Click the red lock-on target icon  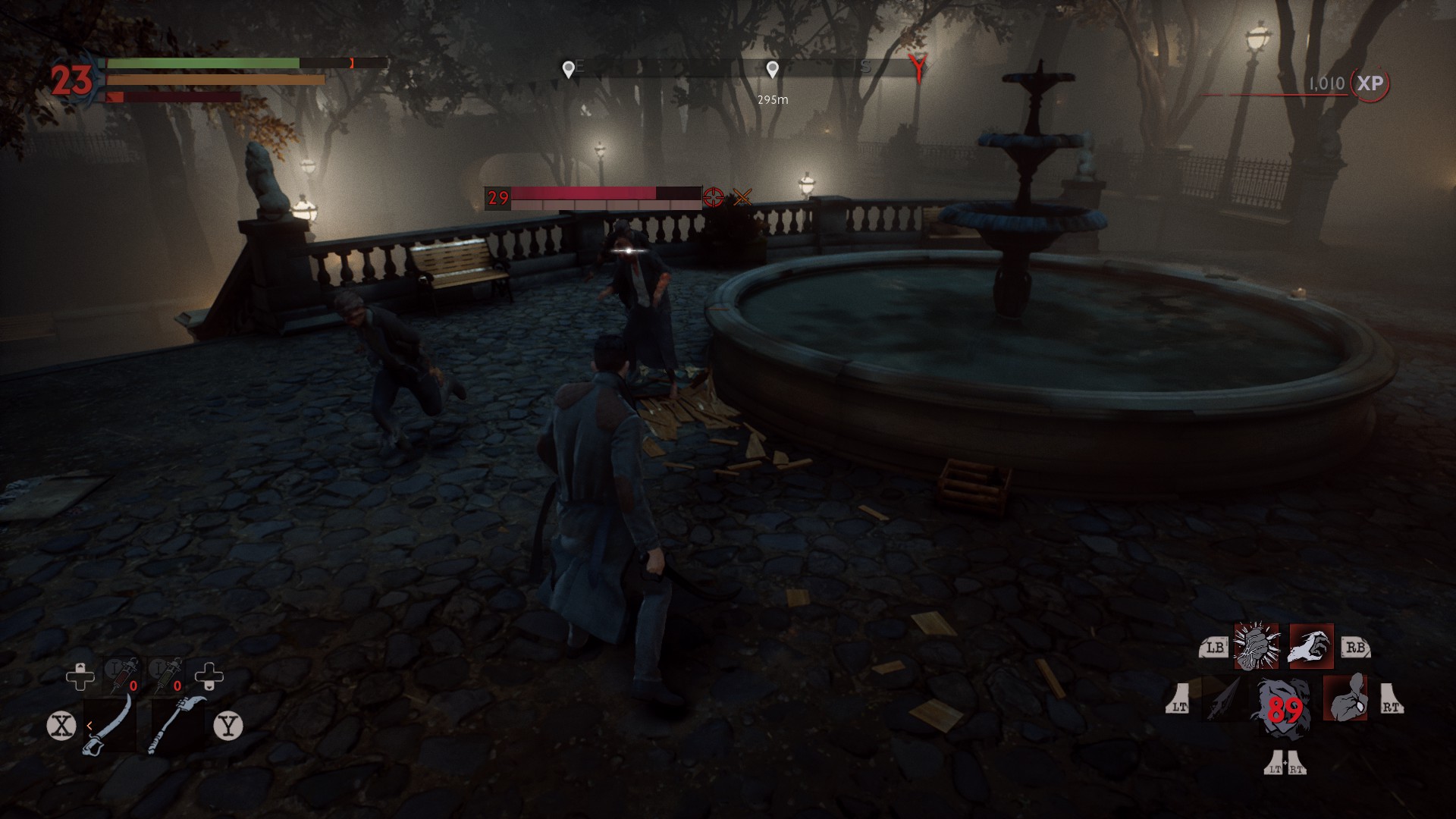point(713,198)
